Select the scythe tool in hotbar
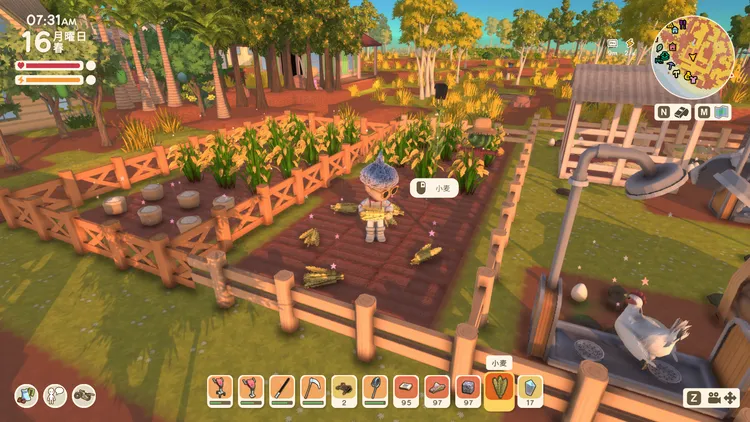Screen dimensions: 750x422 coord(313,388)
